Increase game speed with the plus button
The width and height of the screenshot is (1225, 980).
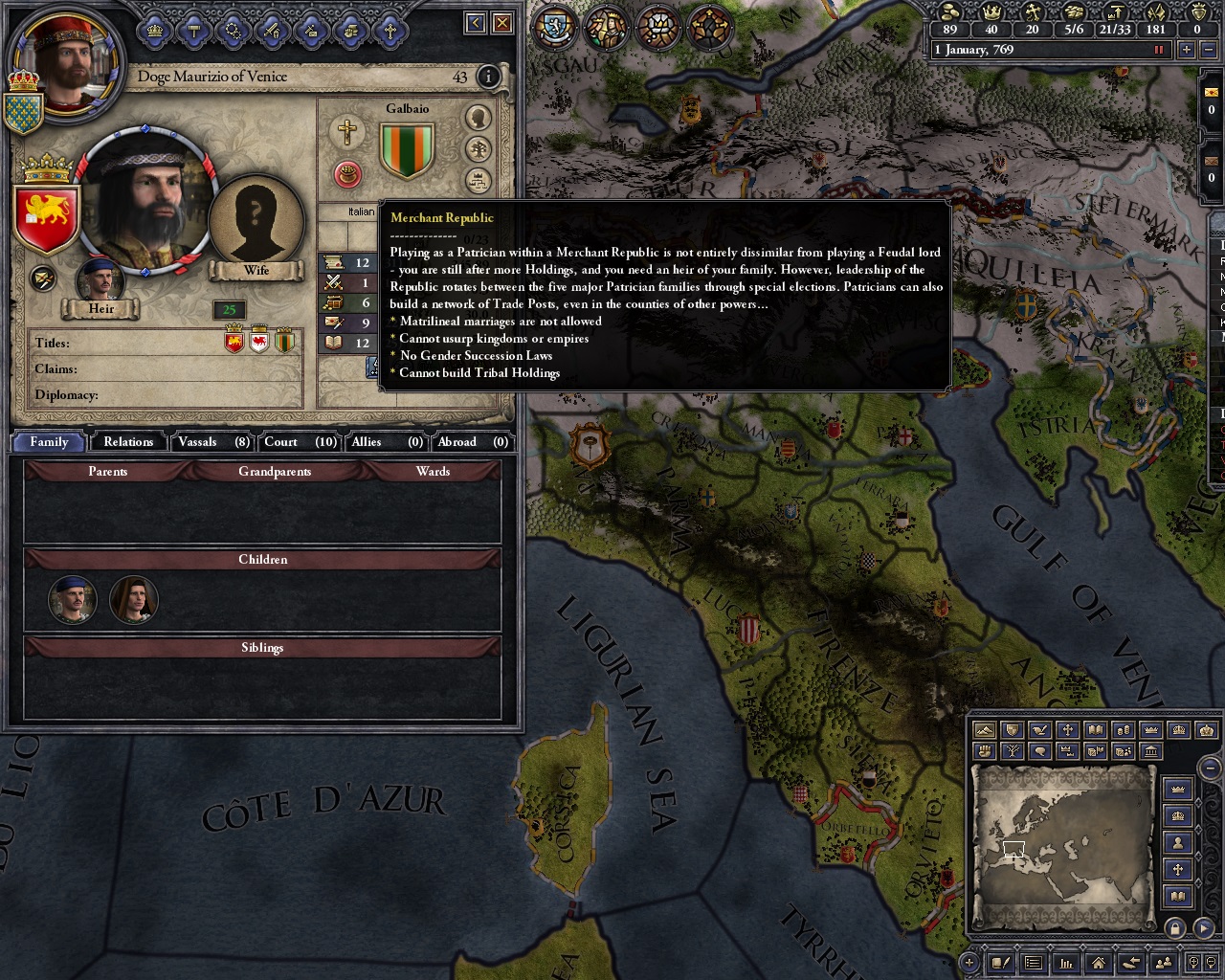point(1186,50)
